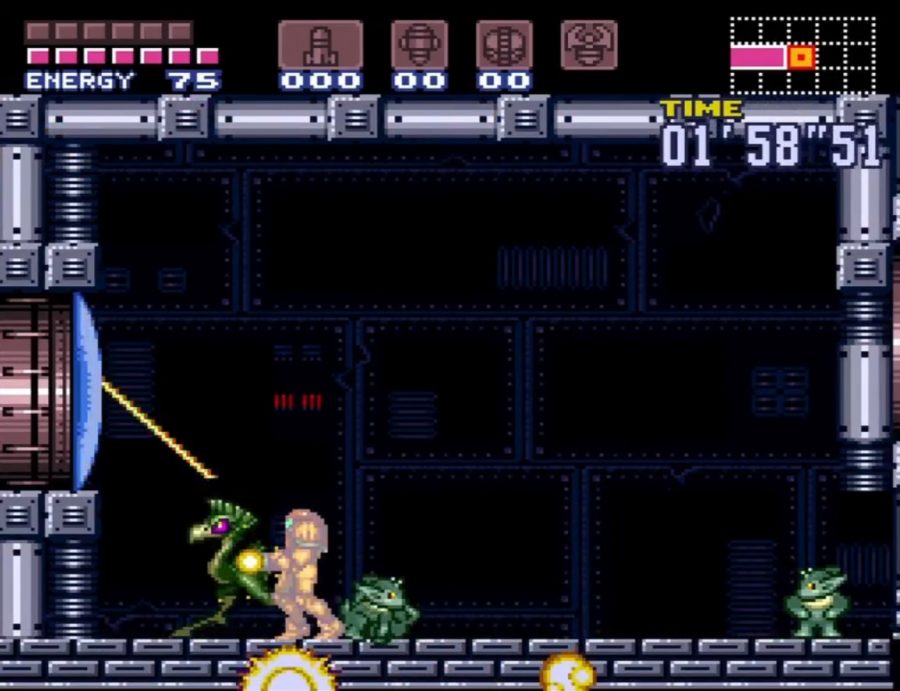Image resolution: width=900 pixels, height=691 pixels.
Task: Select the super missile icon
Action: [419, 45]
